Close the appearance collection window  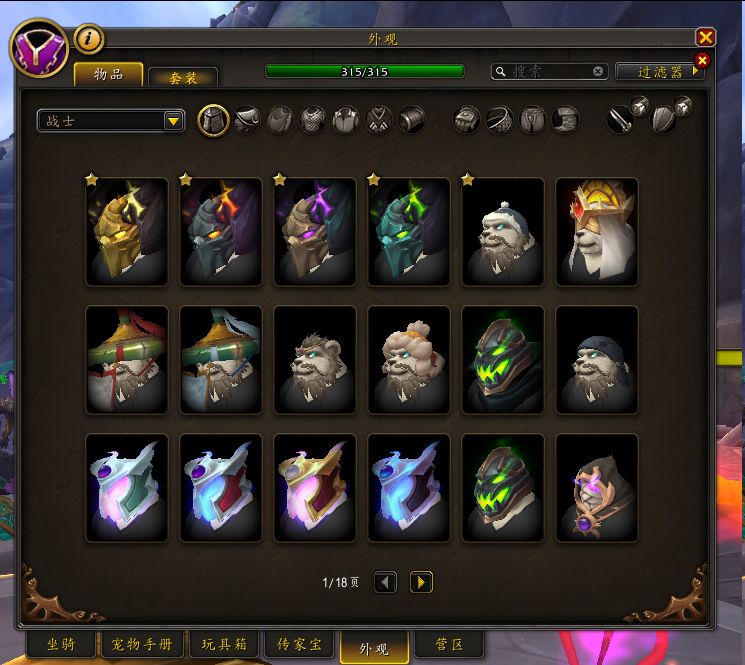[706, 38]
